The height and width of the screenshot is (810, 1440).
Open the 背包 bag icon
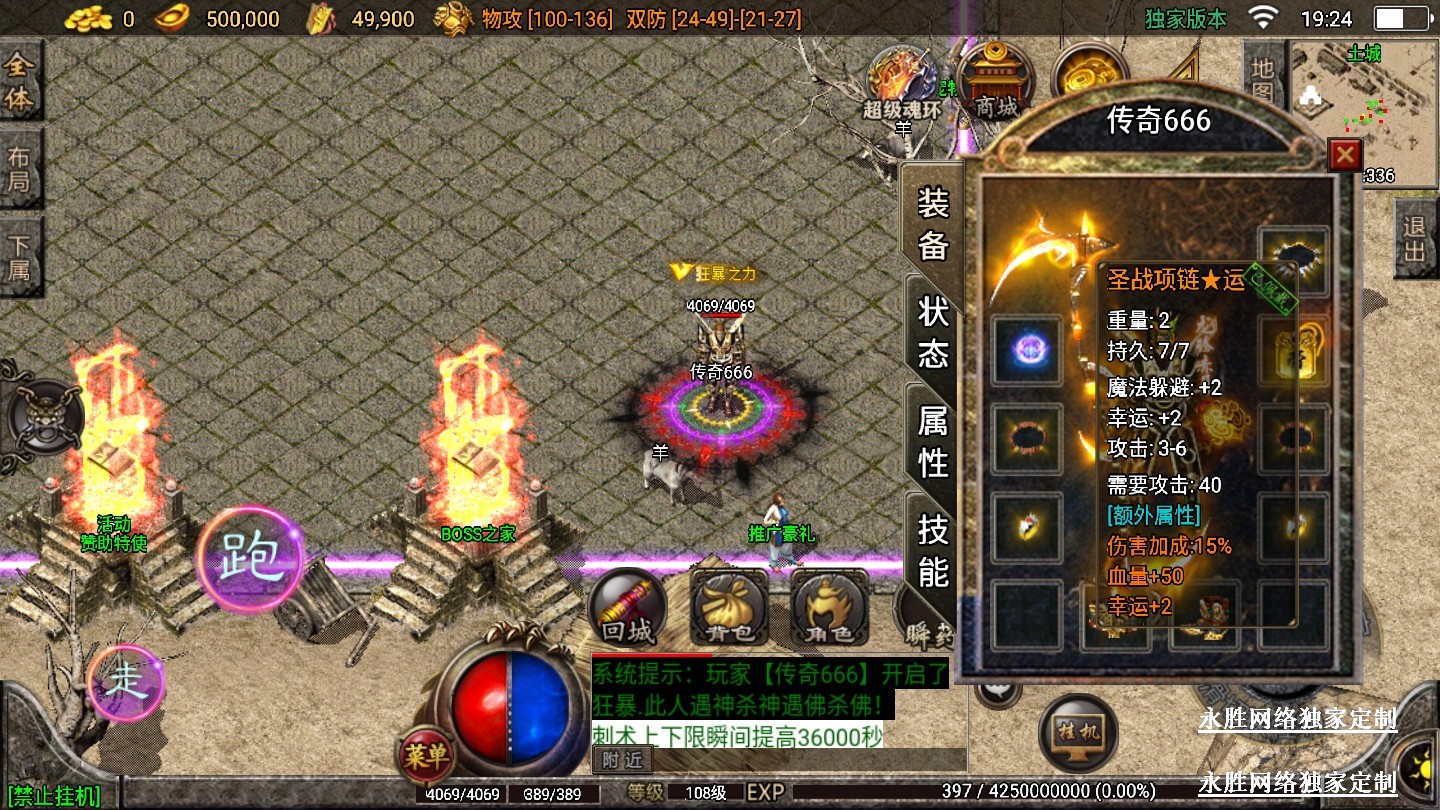pos(729,607)
